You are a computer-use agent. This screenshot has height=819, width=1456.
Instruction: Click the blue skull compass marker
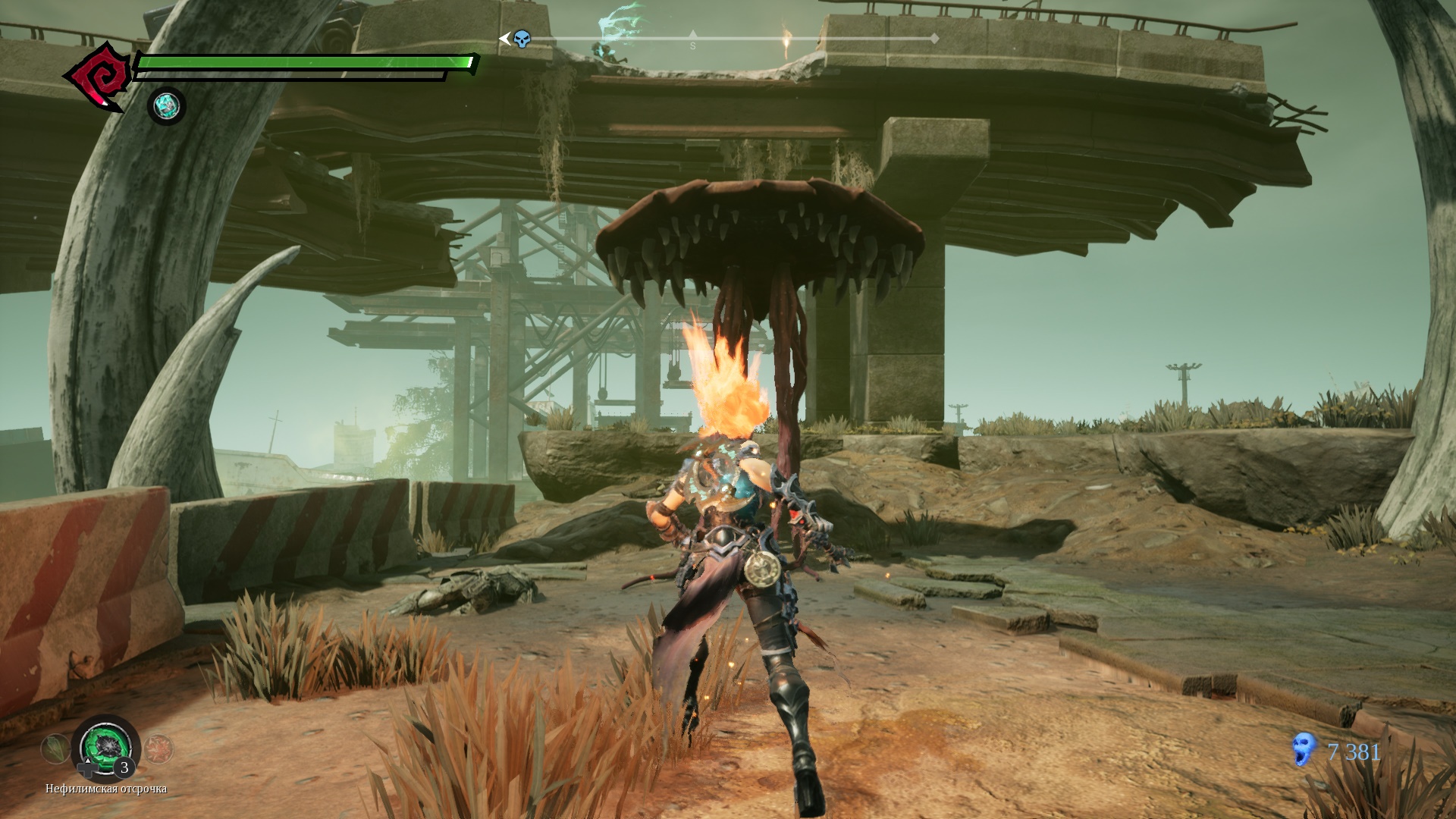click(521, 39)
